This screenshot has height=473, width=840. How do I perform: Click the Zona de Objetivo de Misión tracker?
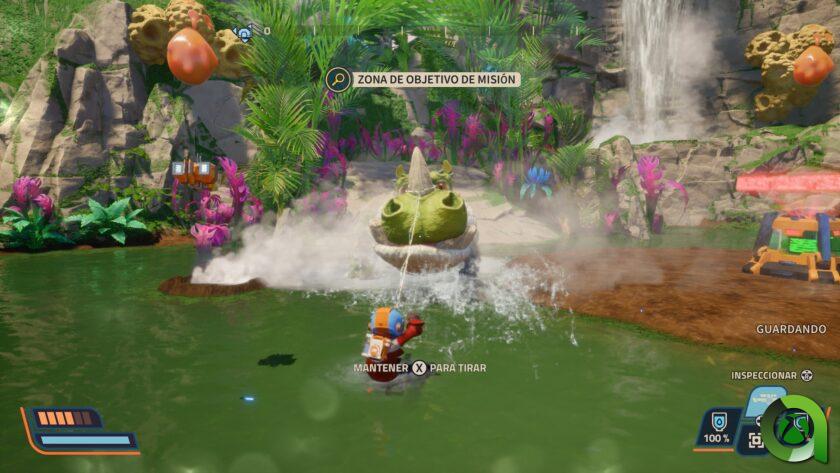436,79
